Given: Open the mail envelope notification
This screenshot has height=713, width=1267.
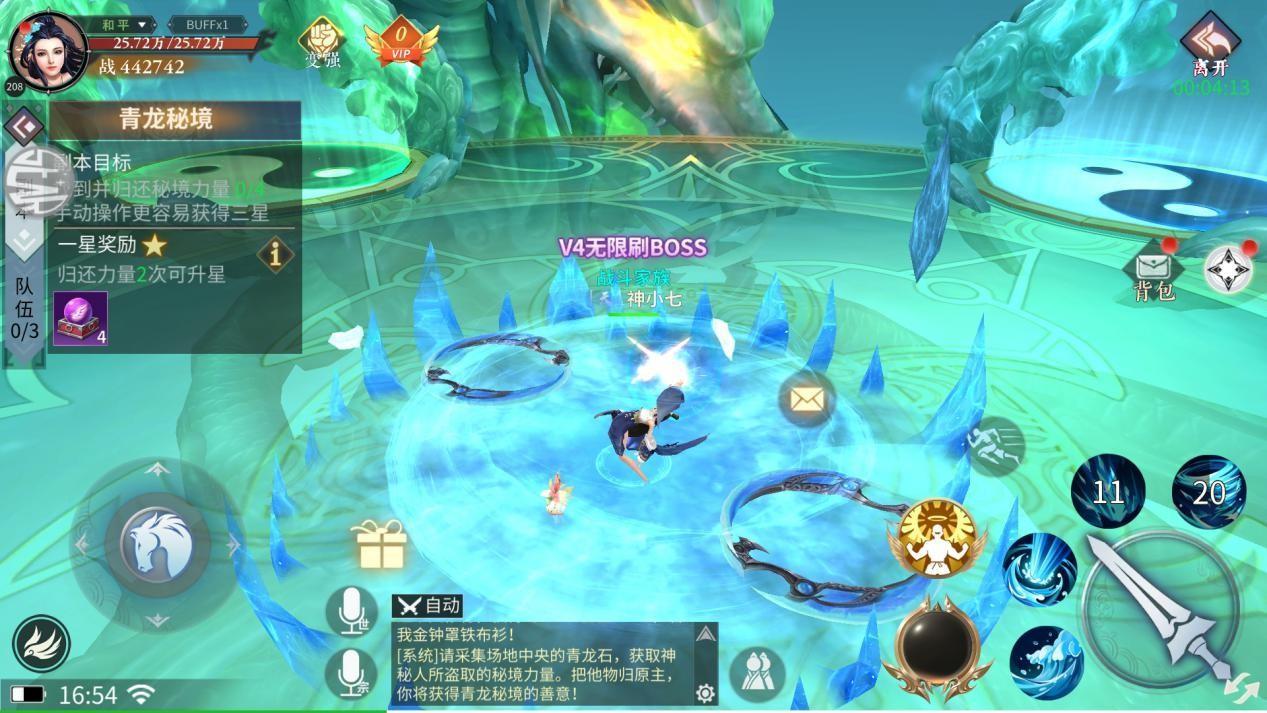Looking at the screenshot, I should [x=806, y=400].
